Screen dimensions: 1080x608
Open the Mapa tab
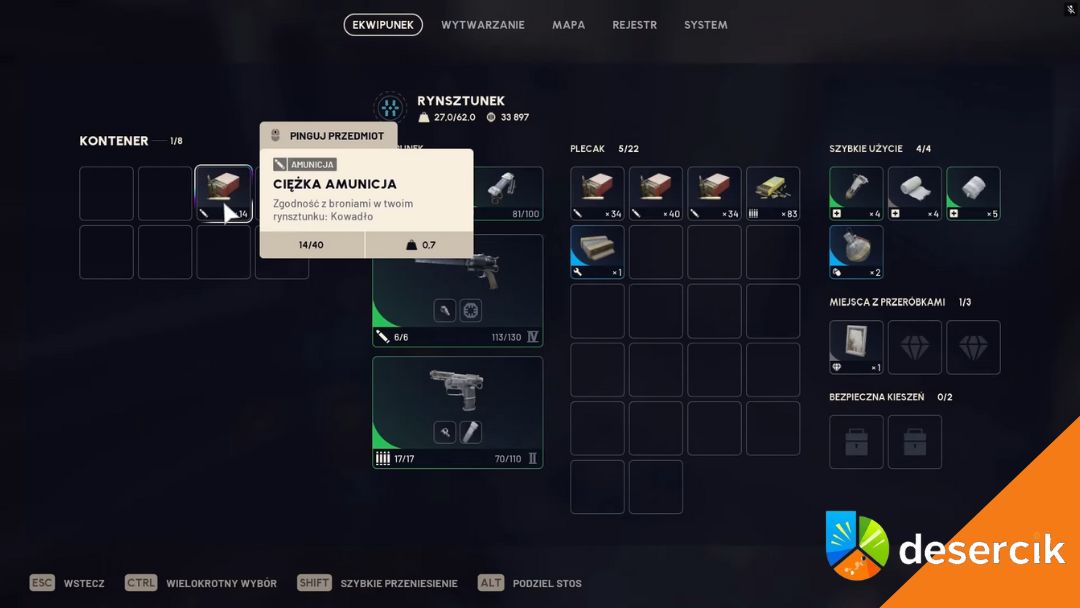(568, 25)
